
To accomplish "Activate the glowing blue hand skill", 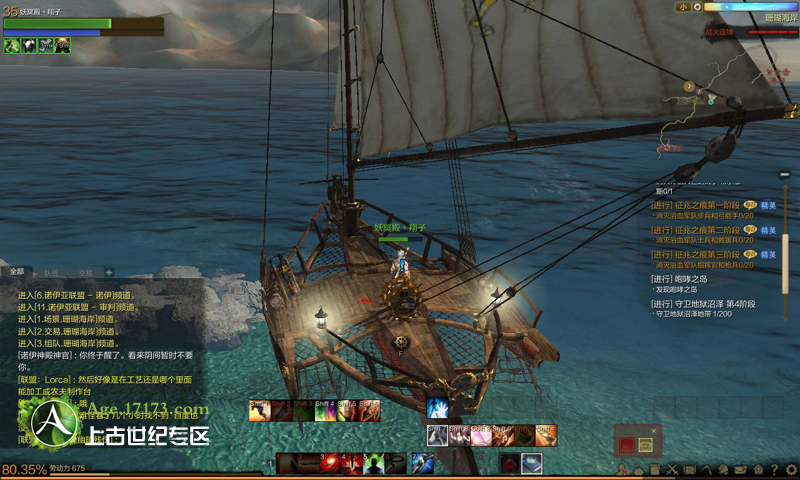I will (437, 408).
